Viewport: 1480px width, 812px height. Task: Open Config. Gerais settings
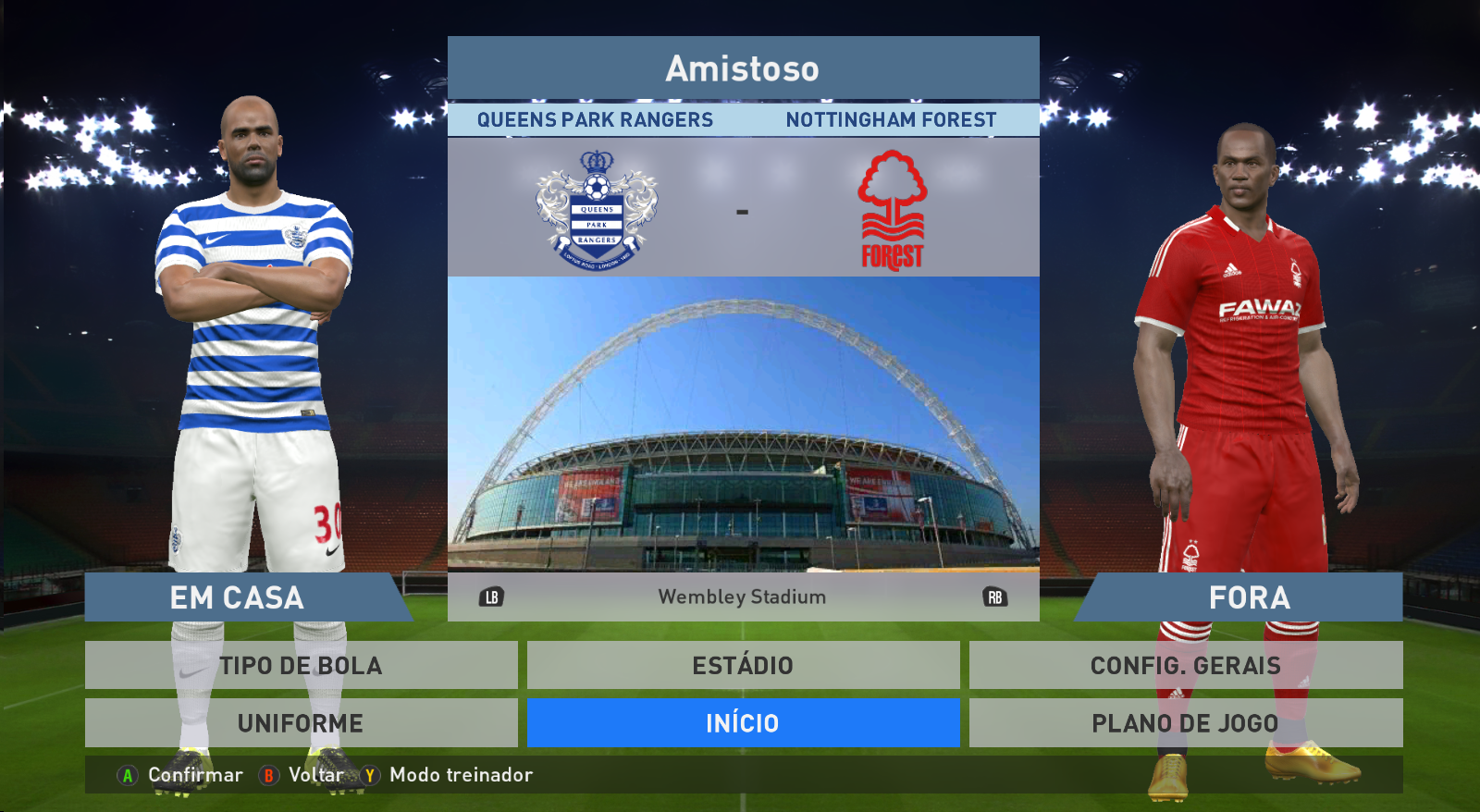1185,665
